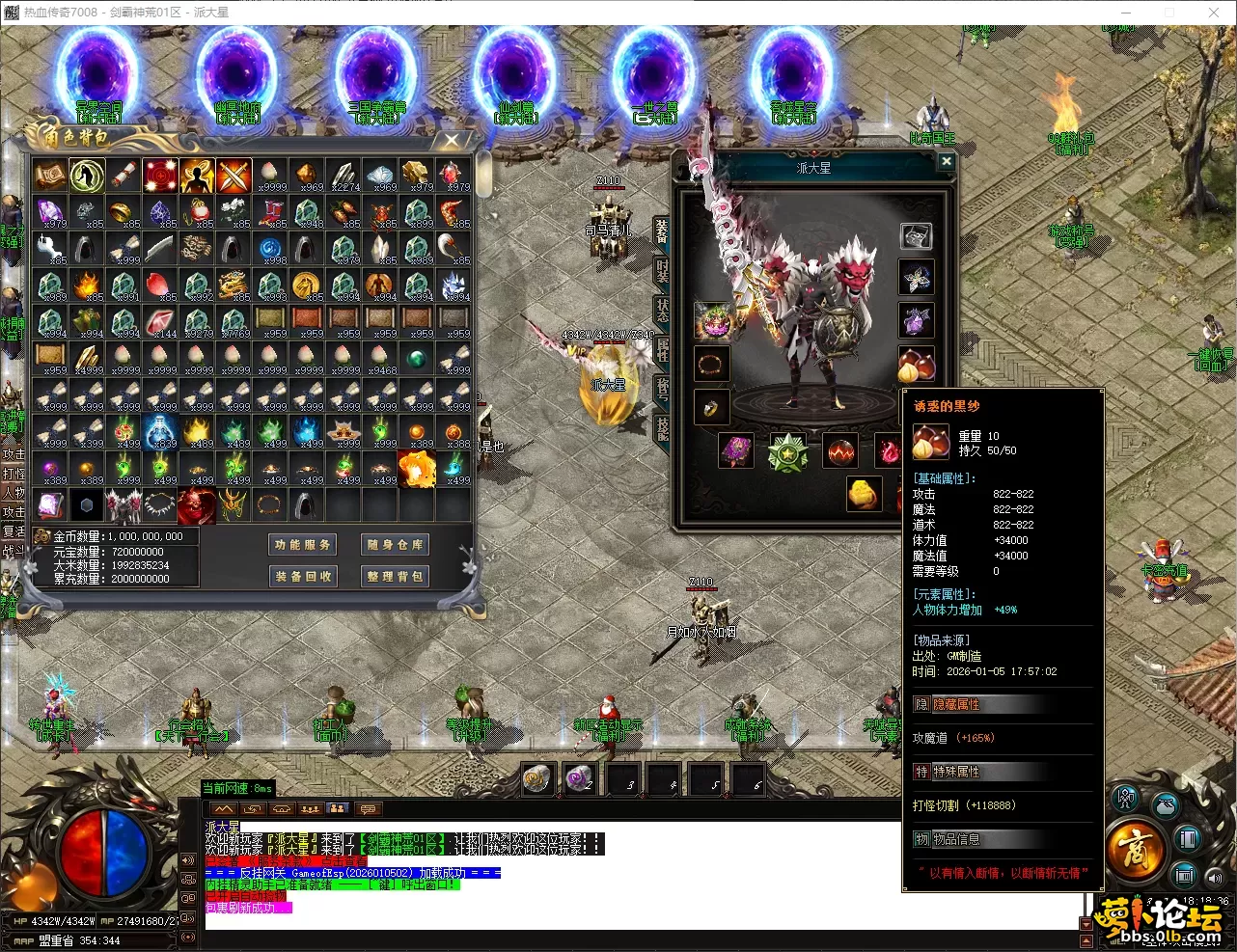The image size is (1237, 952).
Task: Select the chestnut item in the equipment slot
Action: pos(916,365)
